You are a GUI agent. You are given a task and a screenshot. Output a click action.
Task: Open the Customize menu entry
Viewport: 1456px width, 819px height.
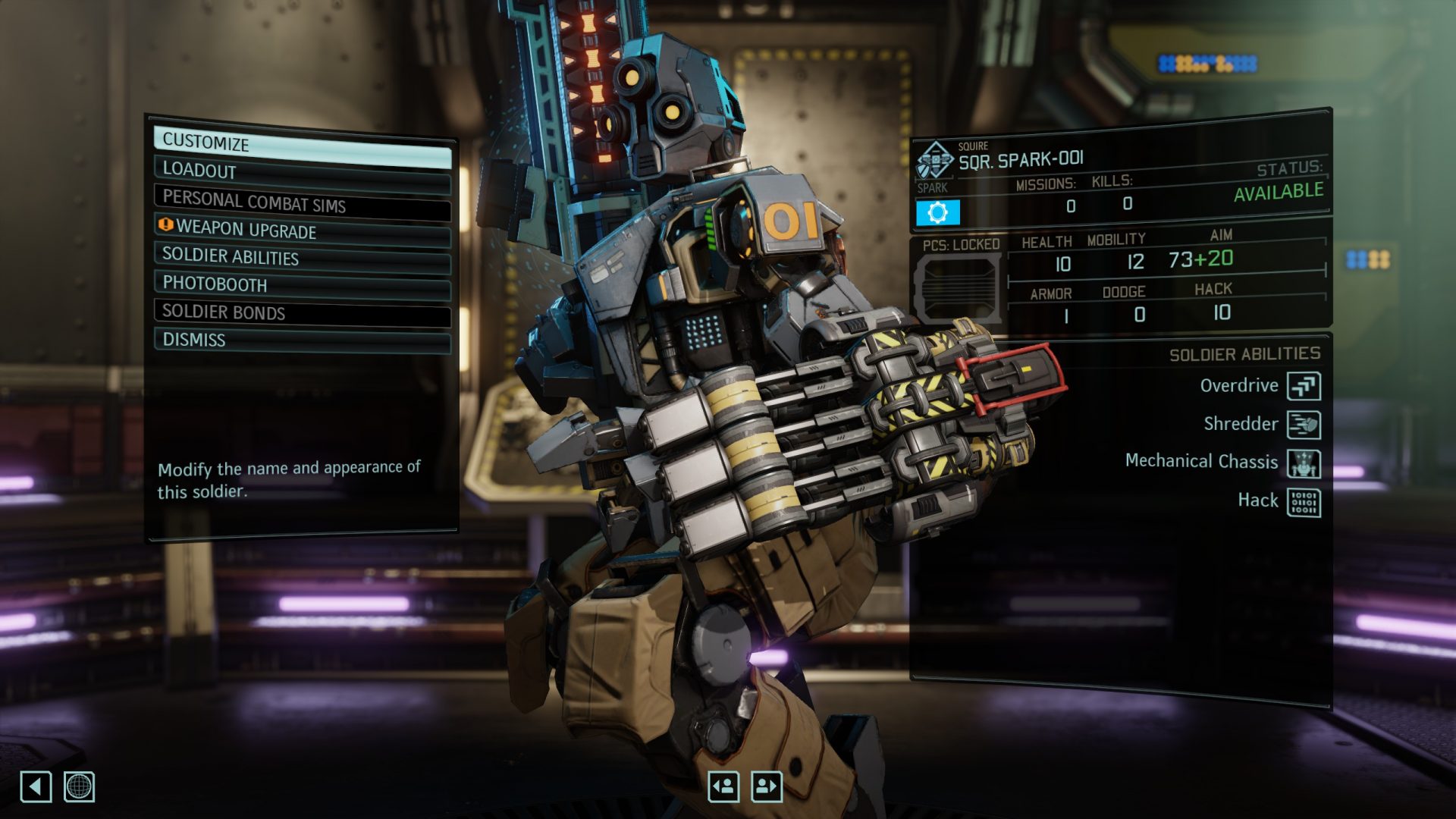(x=302, y=145)
